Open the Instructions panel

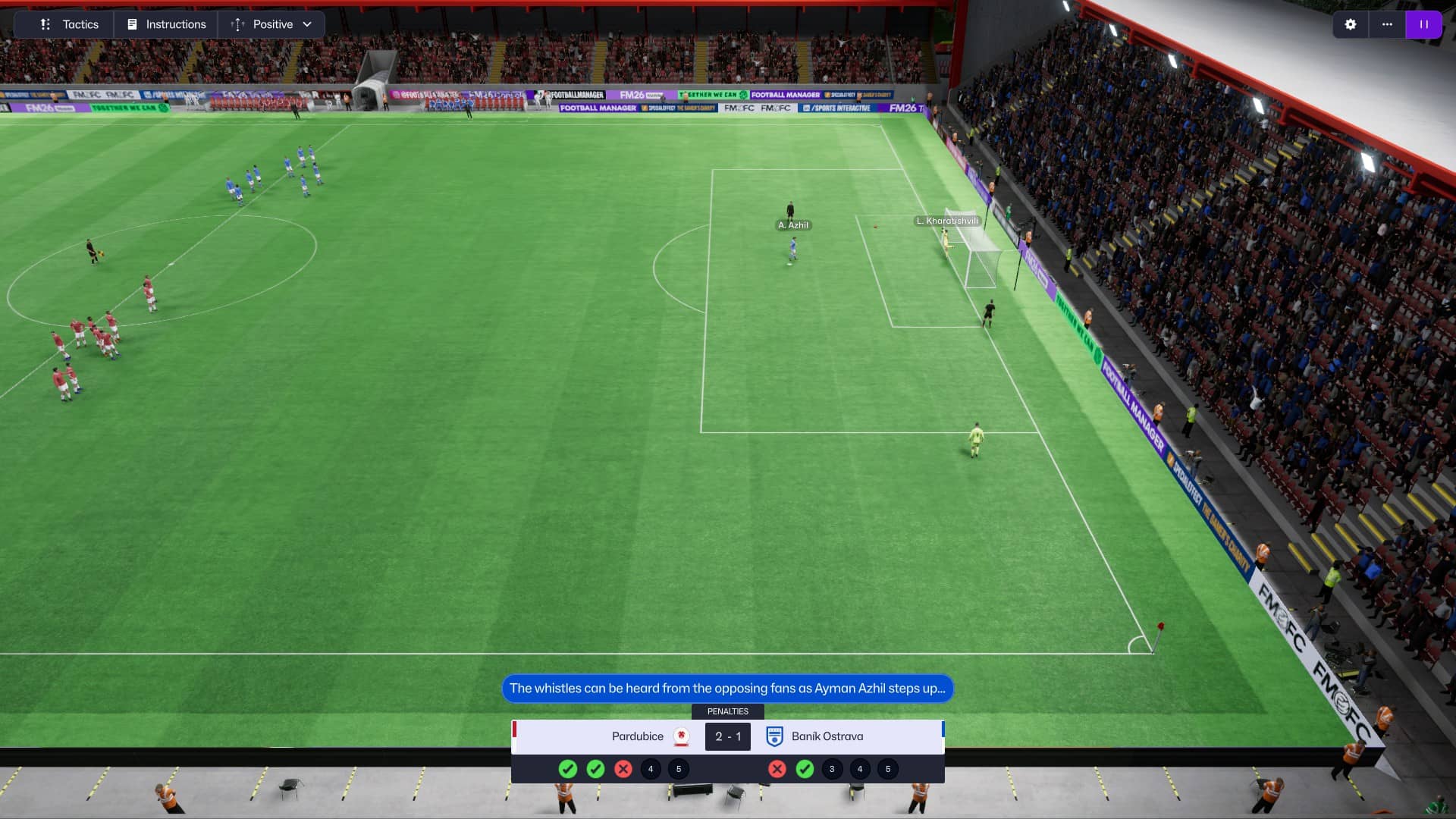[x=166, y=24]
